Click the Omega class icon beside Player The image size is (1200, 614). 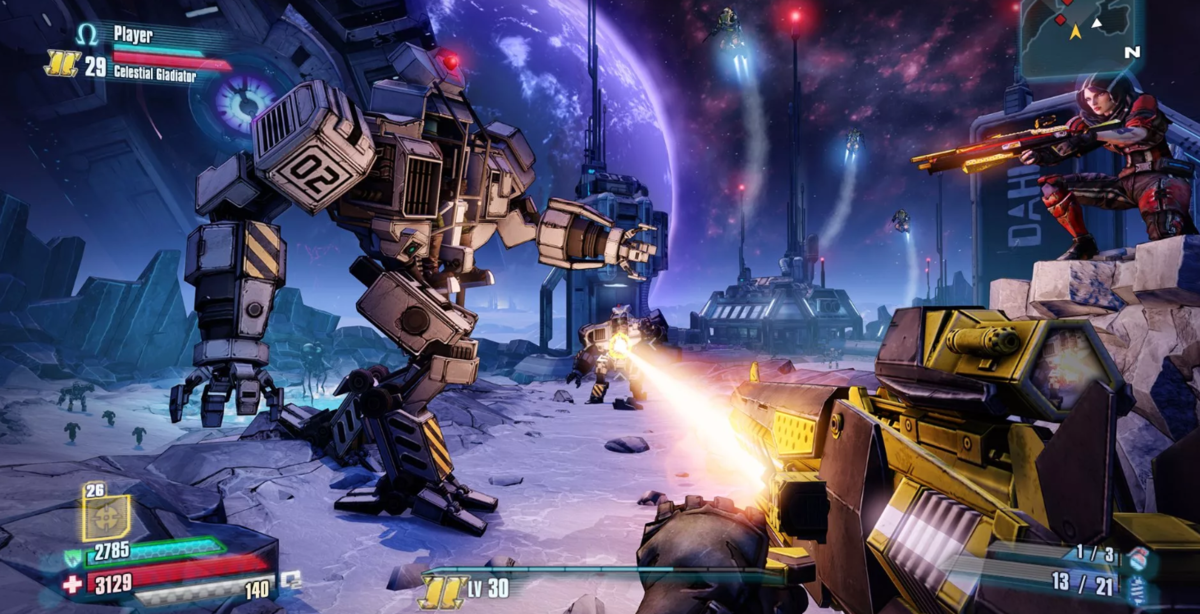pos(87,35)
